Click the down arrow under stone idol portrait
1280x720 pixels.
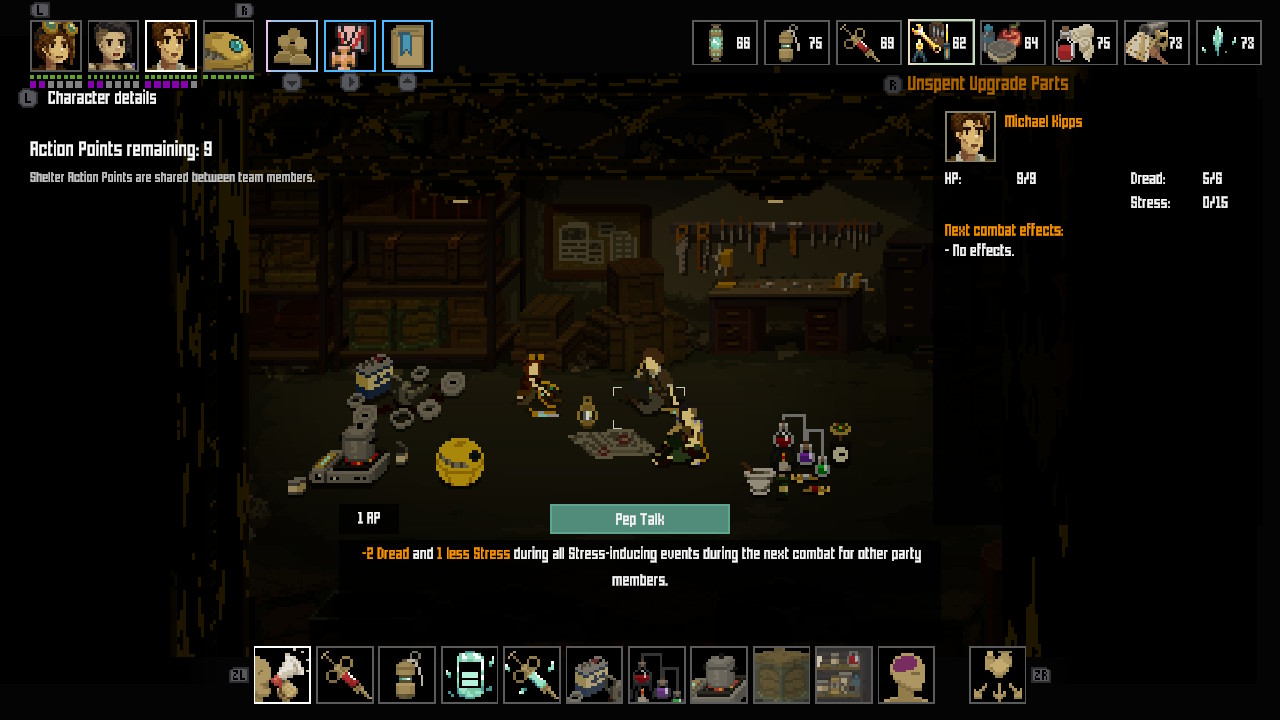(x=291, y=81)
